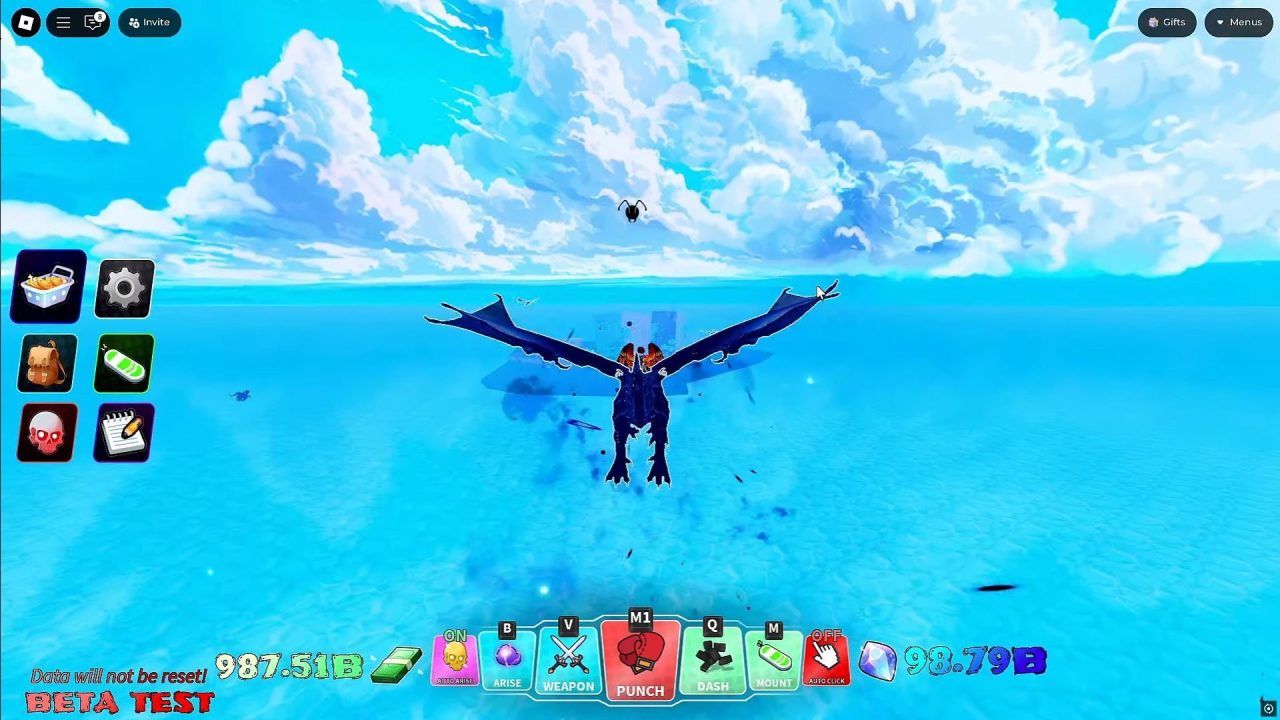1280x720 pixels.
Task: Click the blue gem currency icon
Action: pyautogui.click(x=878, y=662)
